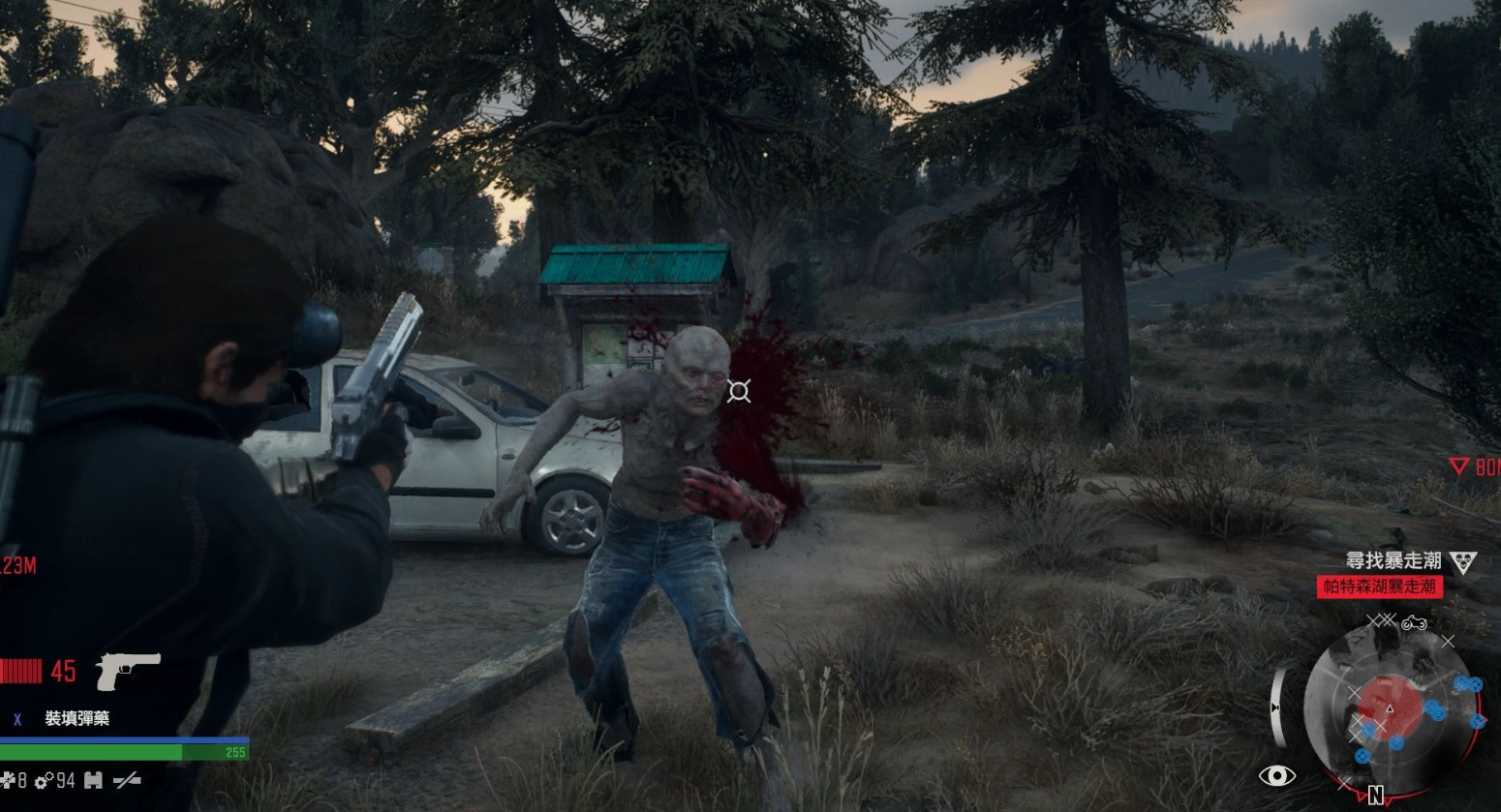Select the red 帕特森湖暴走潮 label

pyautogui.click(x=1379, y=586)
